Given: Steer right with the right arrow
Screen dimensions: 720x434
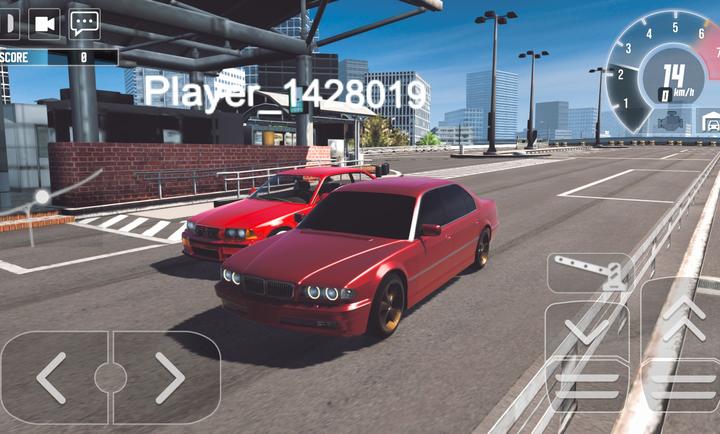Looking at the screenshot, I should coord(168,377).
